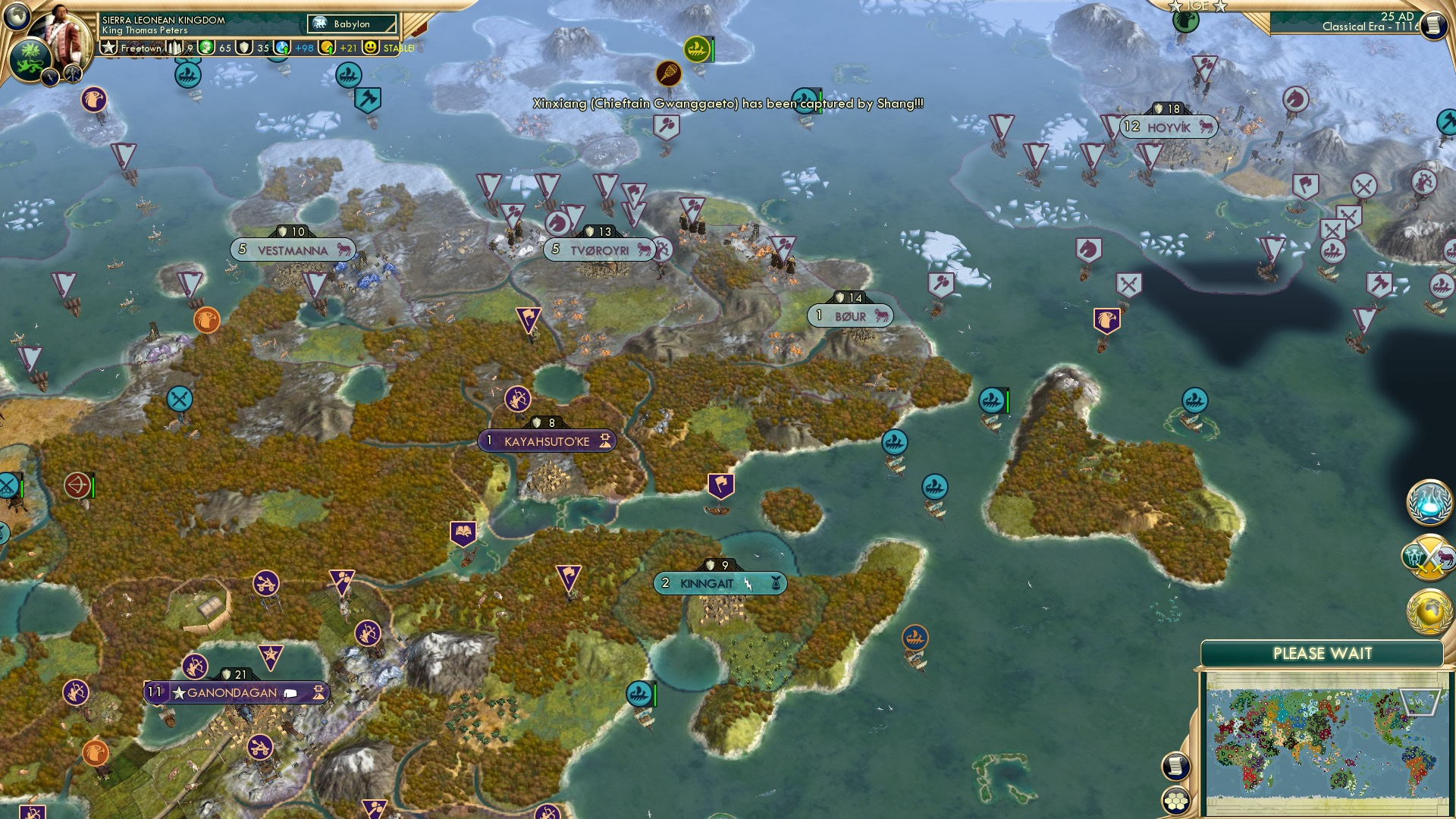The width and height of the screenshot is (1456, 819).
Task: Click the gold coin icon showing +21
Action: coord(327,48)
